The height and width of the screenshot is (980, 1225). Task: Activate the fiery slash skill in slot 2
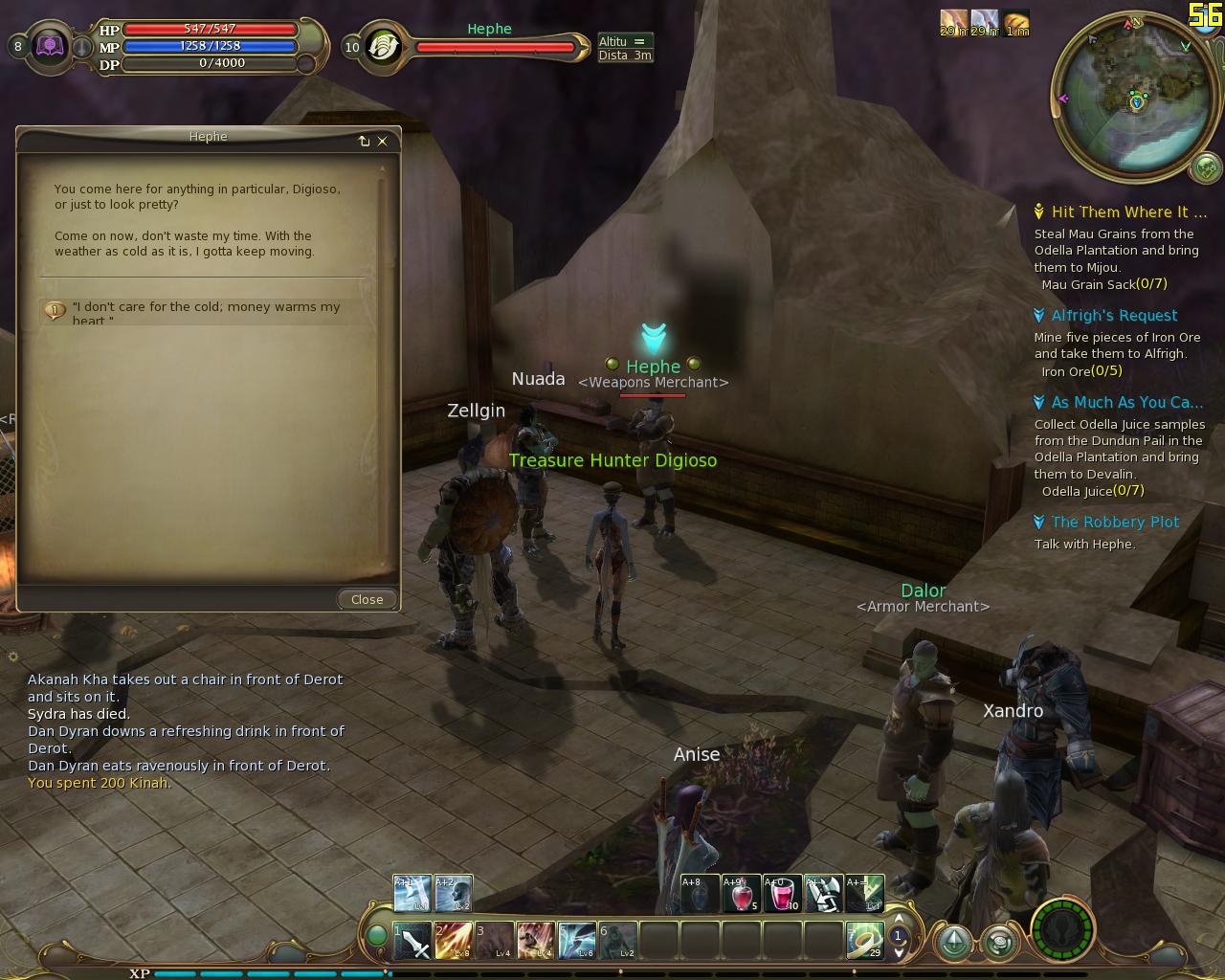click(x=454, y=942)
